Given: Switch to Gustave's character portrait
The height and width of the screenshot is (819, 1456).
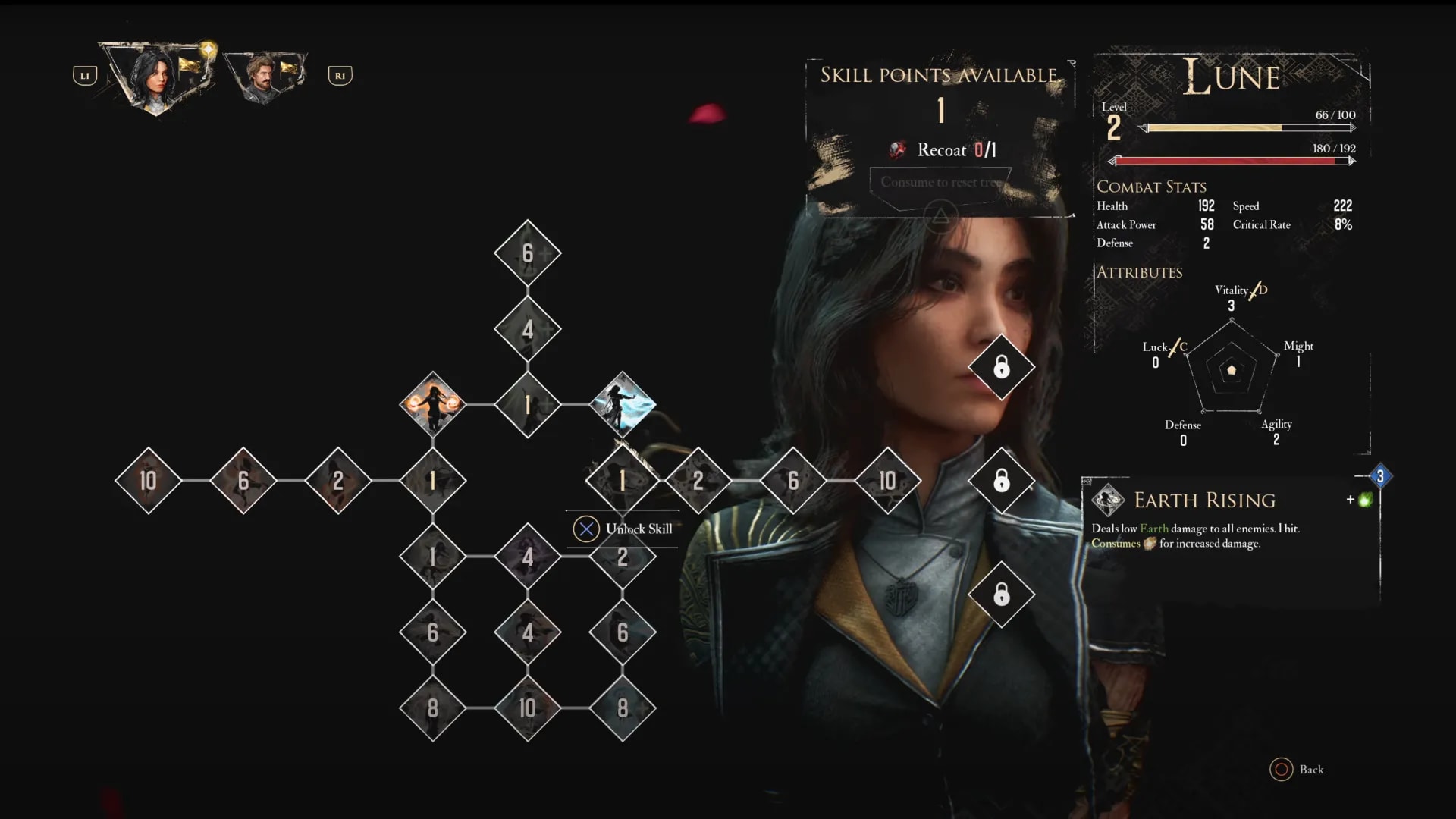Looking at the screenshot, I should [x=265, y=76].
